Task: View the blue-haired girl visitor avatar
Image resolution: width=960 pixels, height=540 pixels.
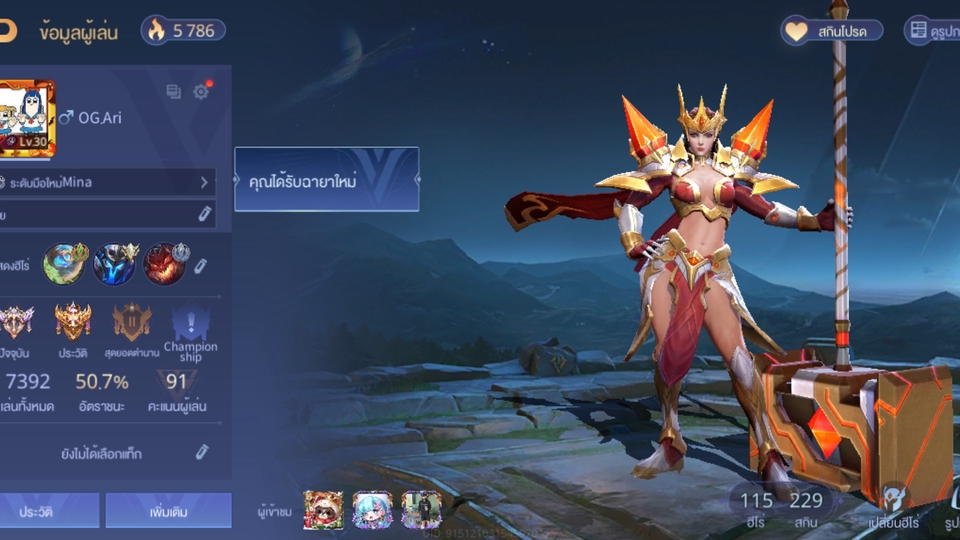Action: tap(372, 510)
